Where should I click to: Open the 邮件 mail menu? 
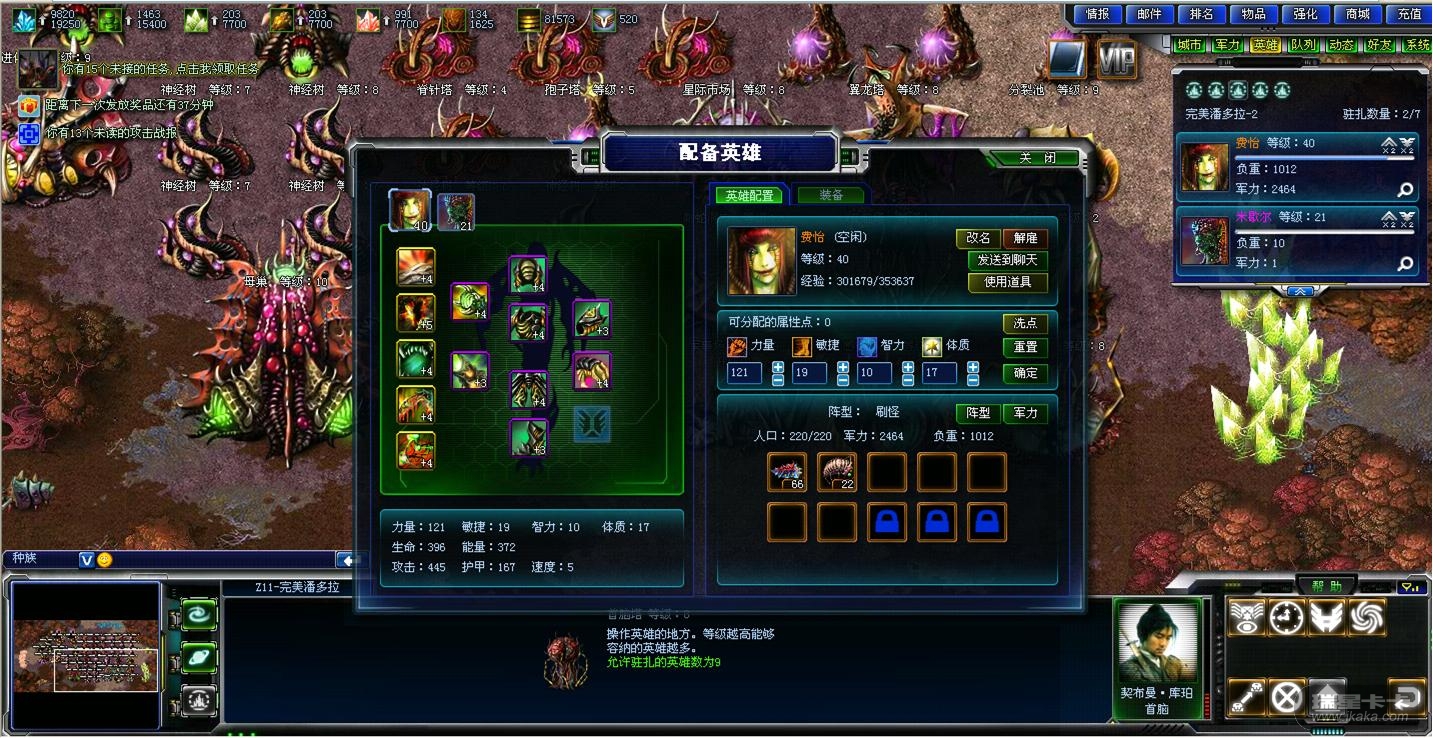click(x=1150, y=14)
